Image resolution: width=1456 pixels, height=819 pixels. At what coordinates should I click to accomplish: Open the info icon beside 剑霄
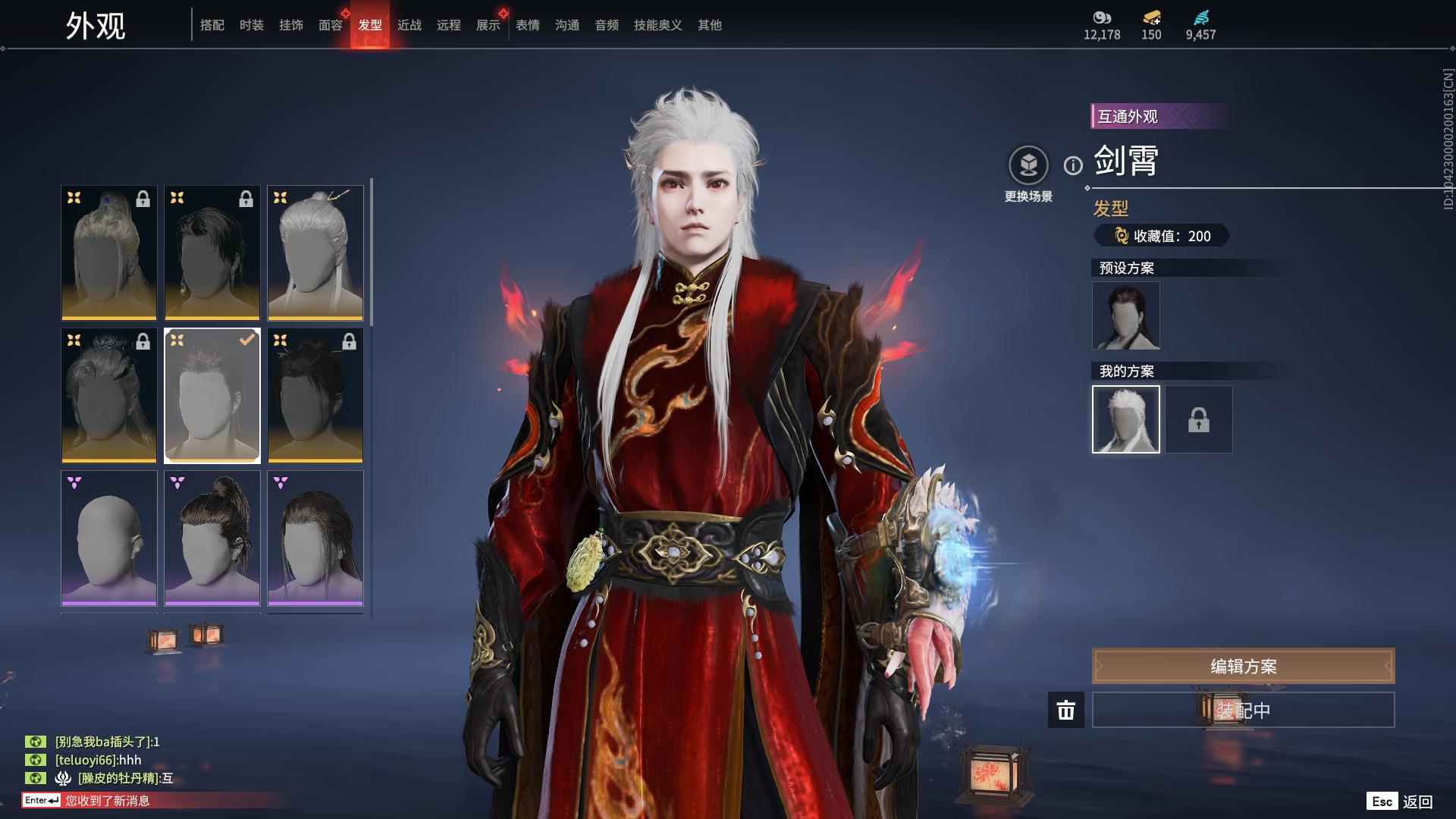(1073, 165)
